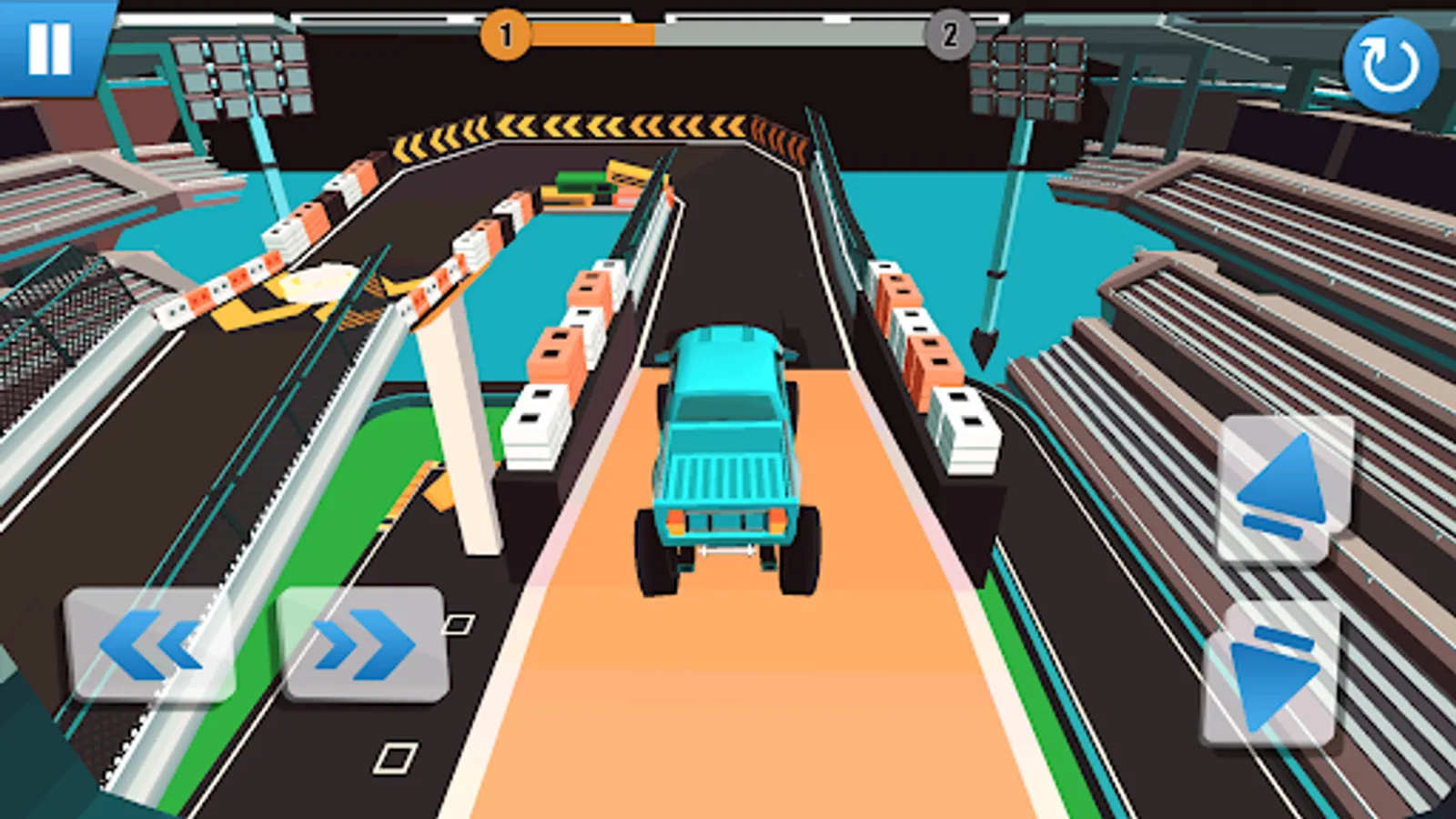1456x819 pixels.
Task: Open level 2 via its circle badge
Action: tap(949, 36)
